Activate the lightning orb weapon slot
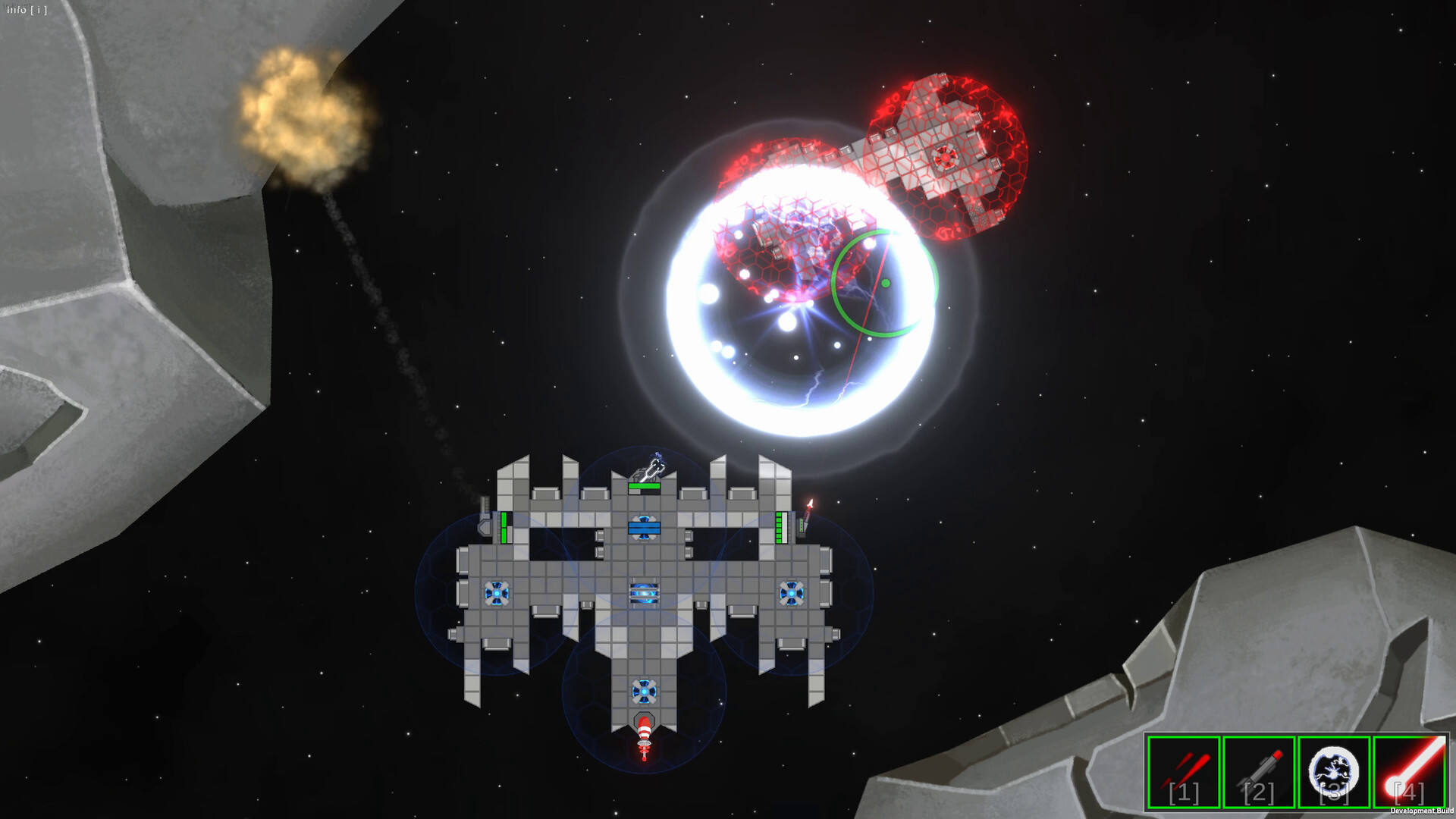 [1334, 772]
